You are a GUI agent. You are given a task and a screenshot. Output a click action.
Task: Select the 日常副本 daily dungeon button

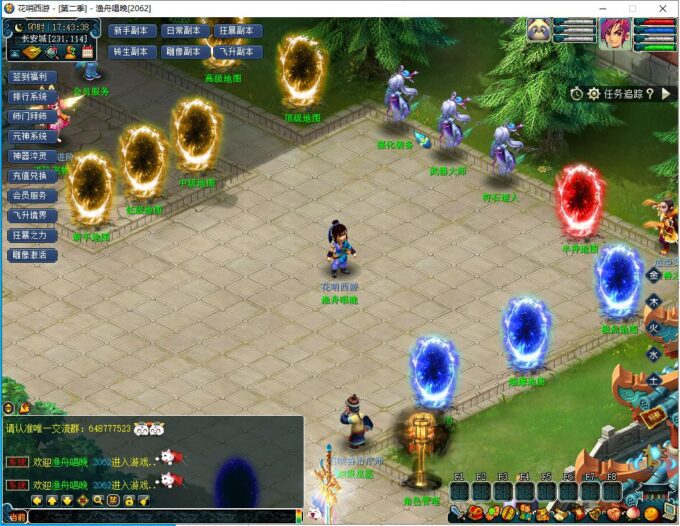point(184,30)
